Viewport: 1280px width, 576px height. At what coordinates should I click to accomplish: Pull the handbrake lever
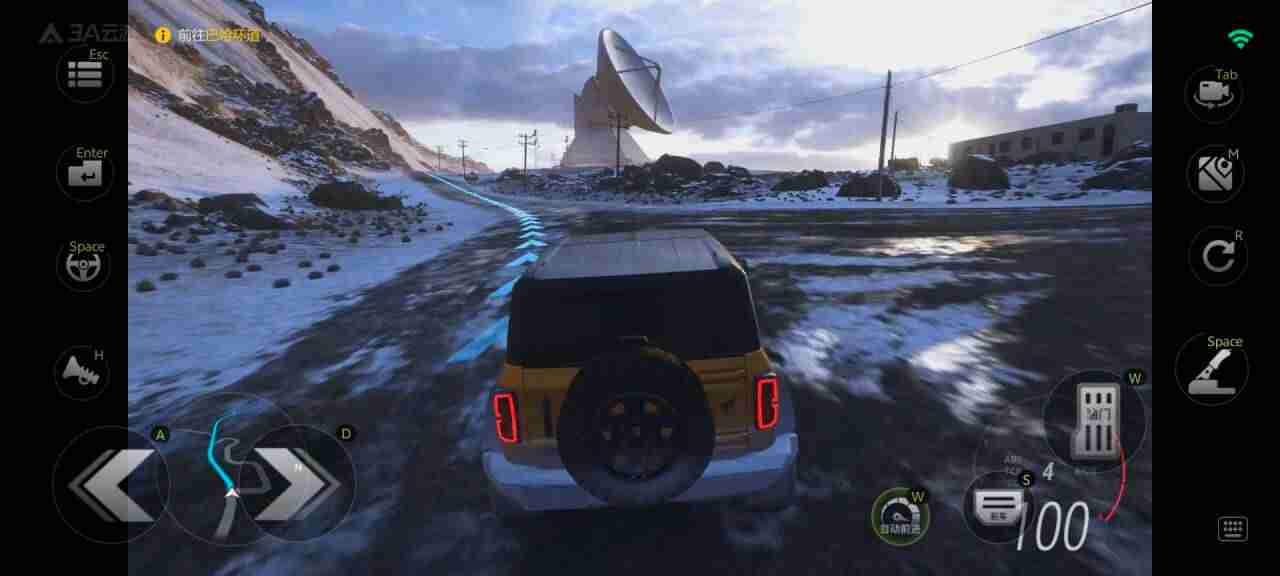[1211, 370]
